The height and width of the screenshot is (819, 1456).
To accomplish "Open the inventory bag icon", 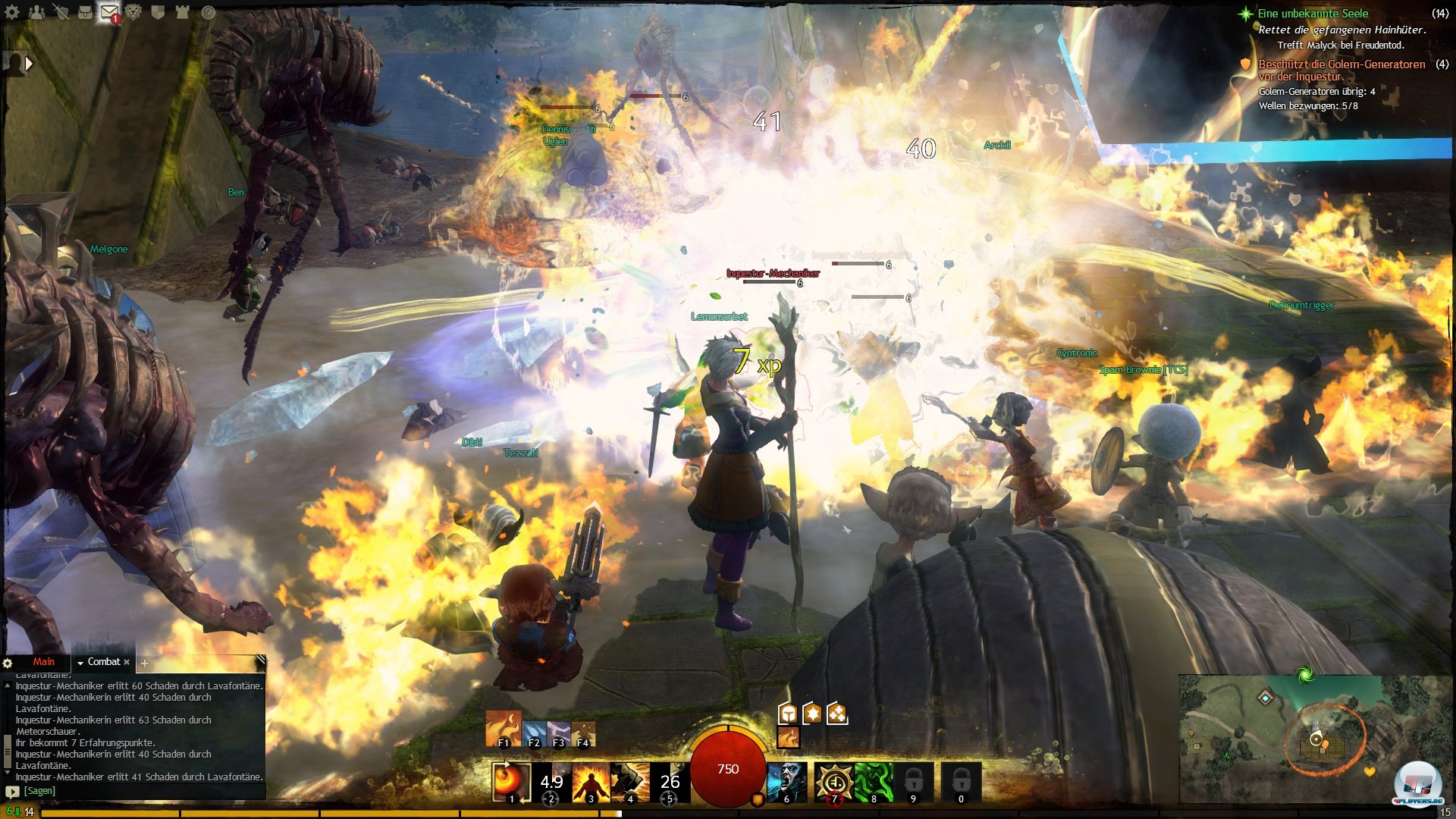I will [85, 12].
